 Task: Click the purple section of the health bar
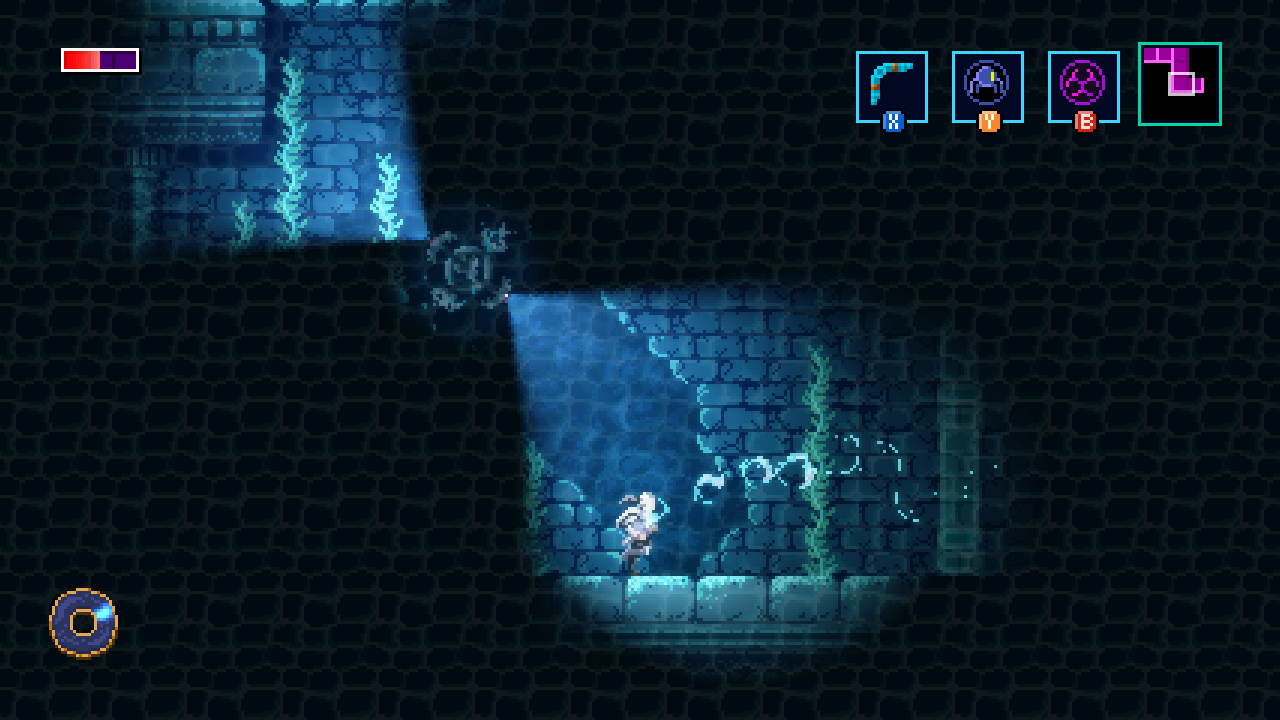(118, 60)
